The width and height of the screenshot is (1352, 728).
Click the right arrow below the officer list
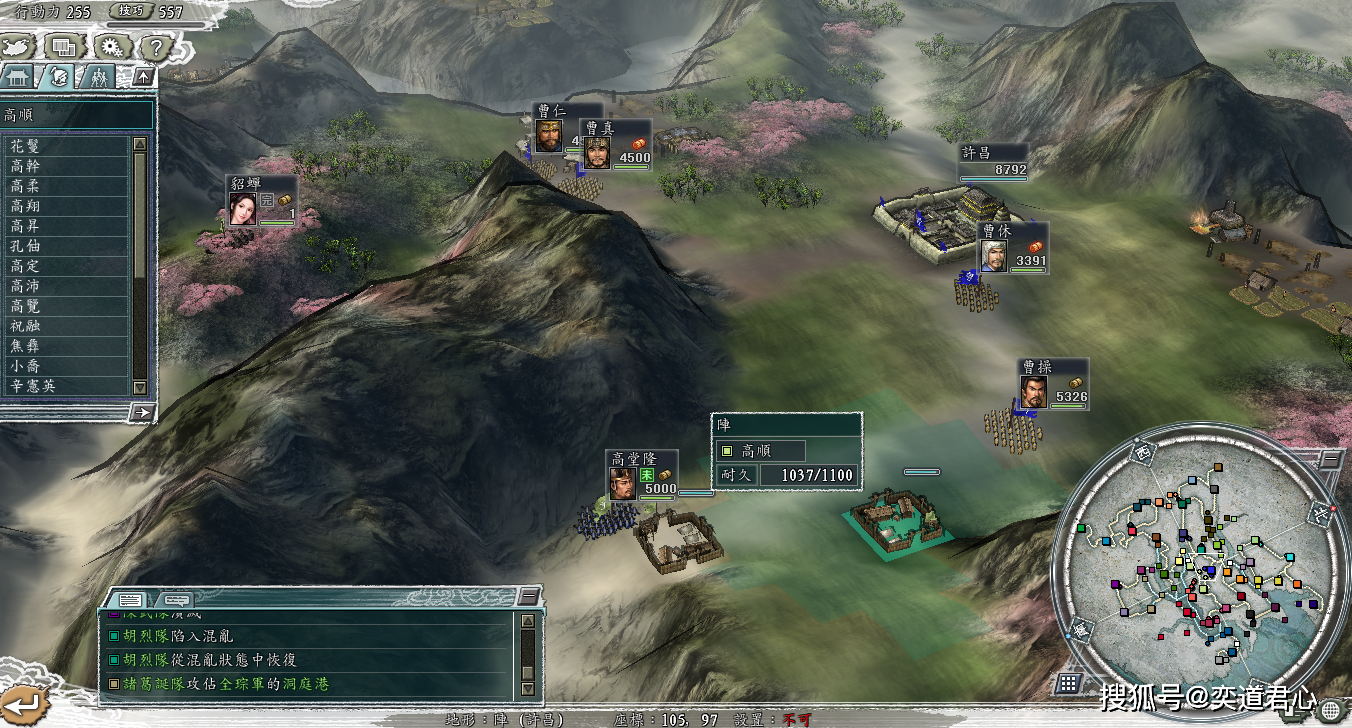(x=142, y=411)
